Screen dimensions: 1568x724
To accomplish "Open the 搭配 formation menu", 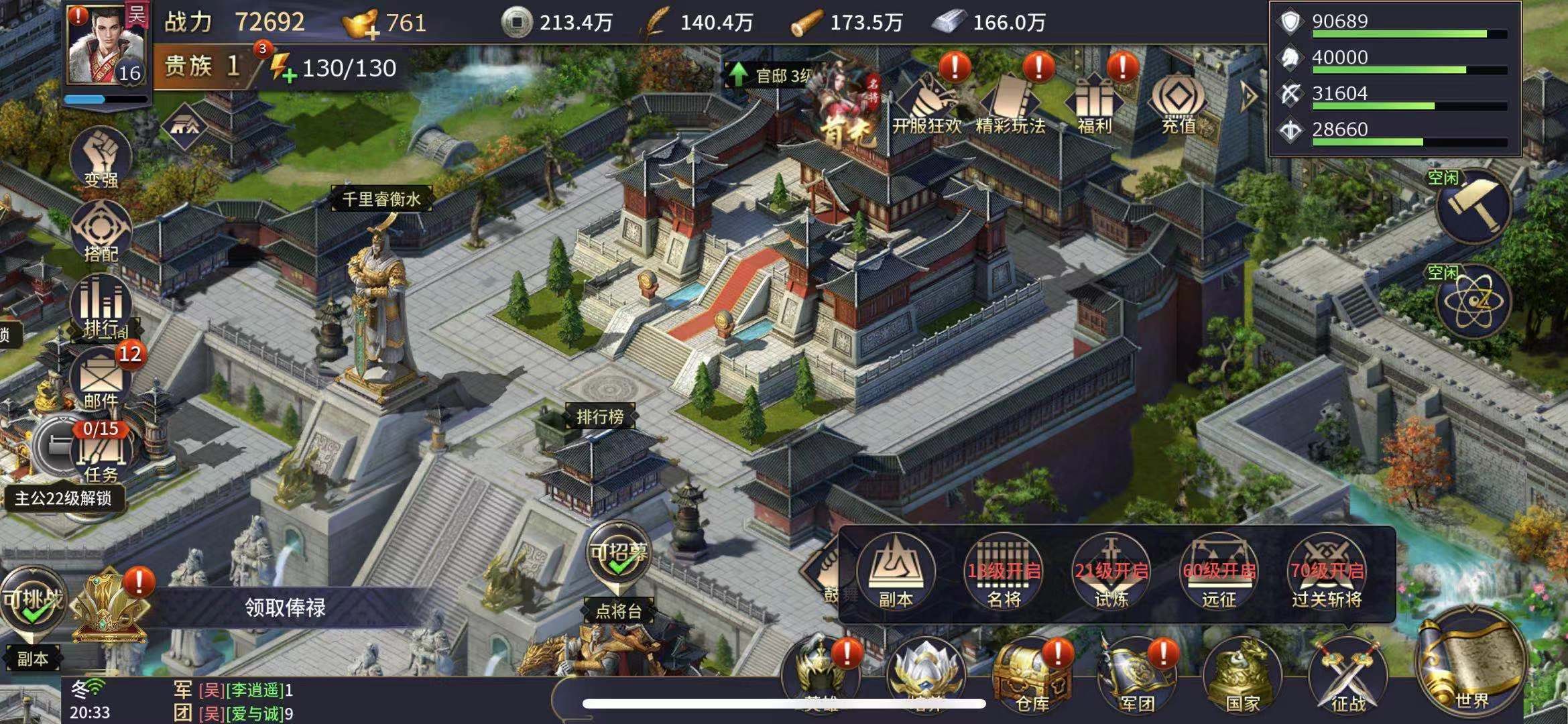I will 101,231.
